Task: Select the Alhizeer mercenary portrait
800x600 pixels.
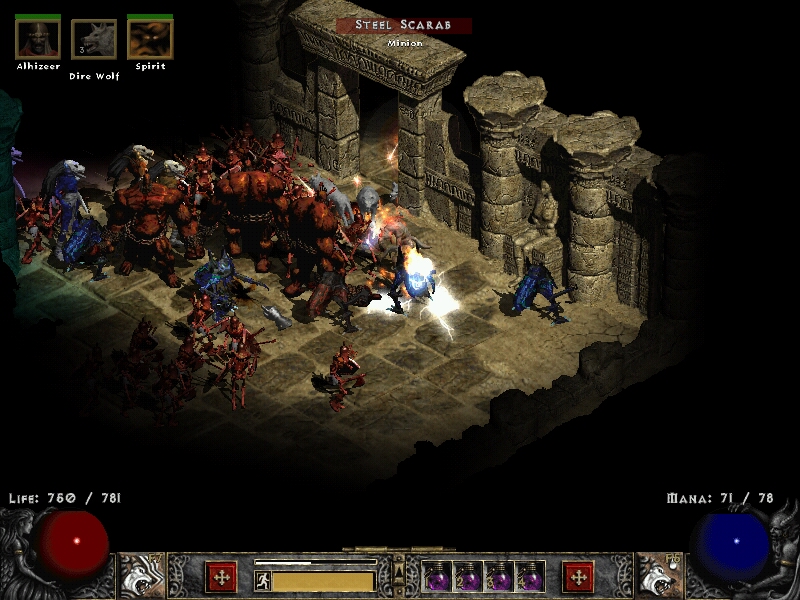Action: (x=38, y=39)
